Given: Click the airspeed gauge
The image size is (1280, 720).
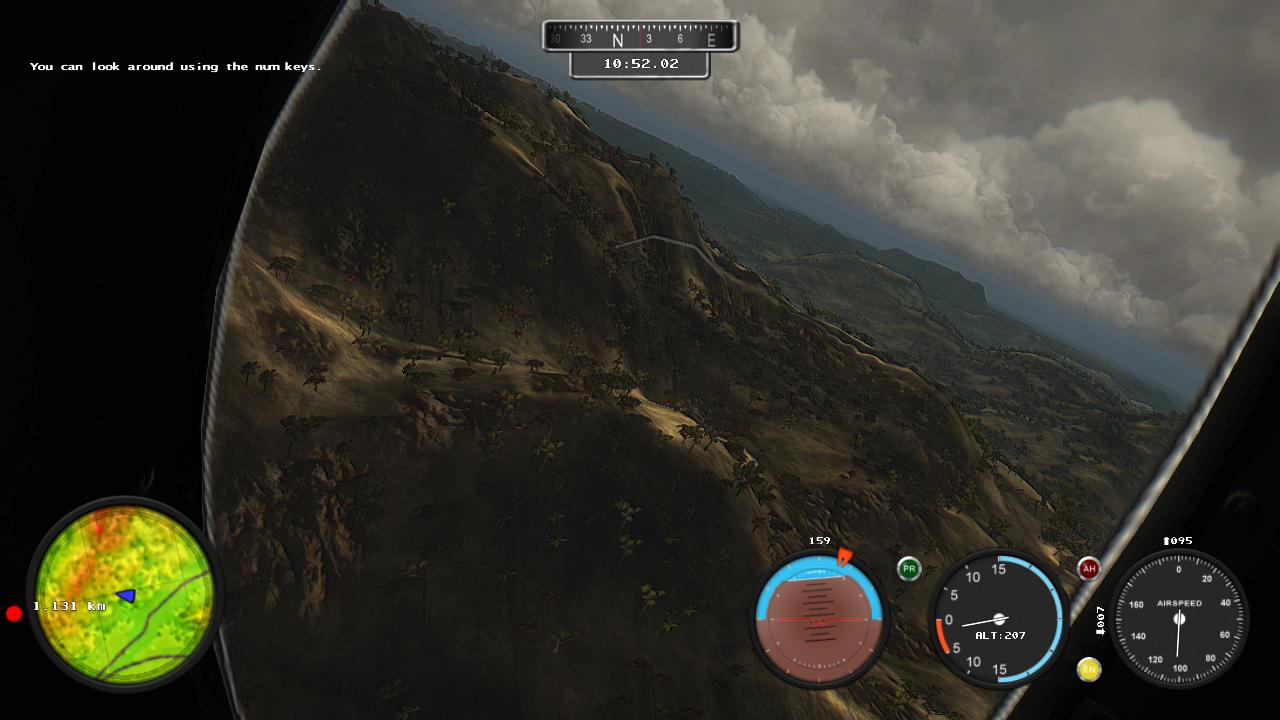Looking at the screenshot, I should [x=1179, y=619].
